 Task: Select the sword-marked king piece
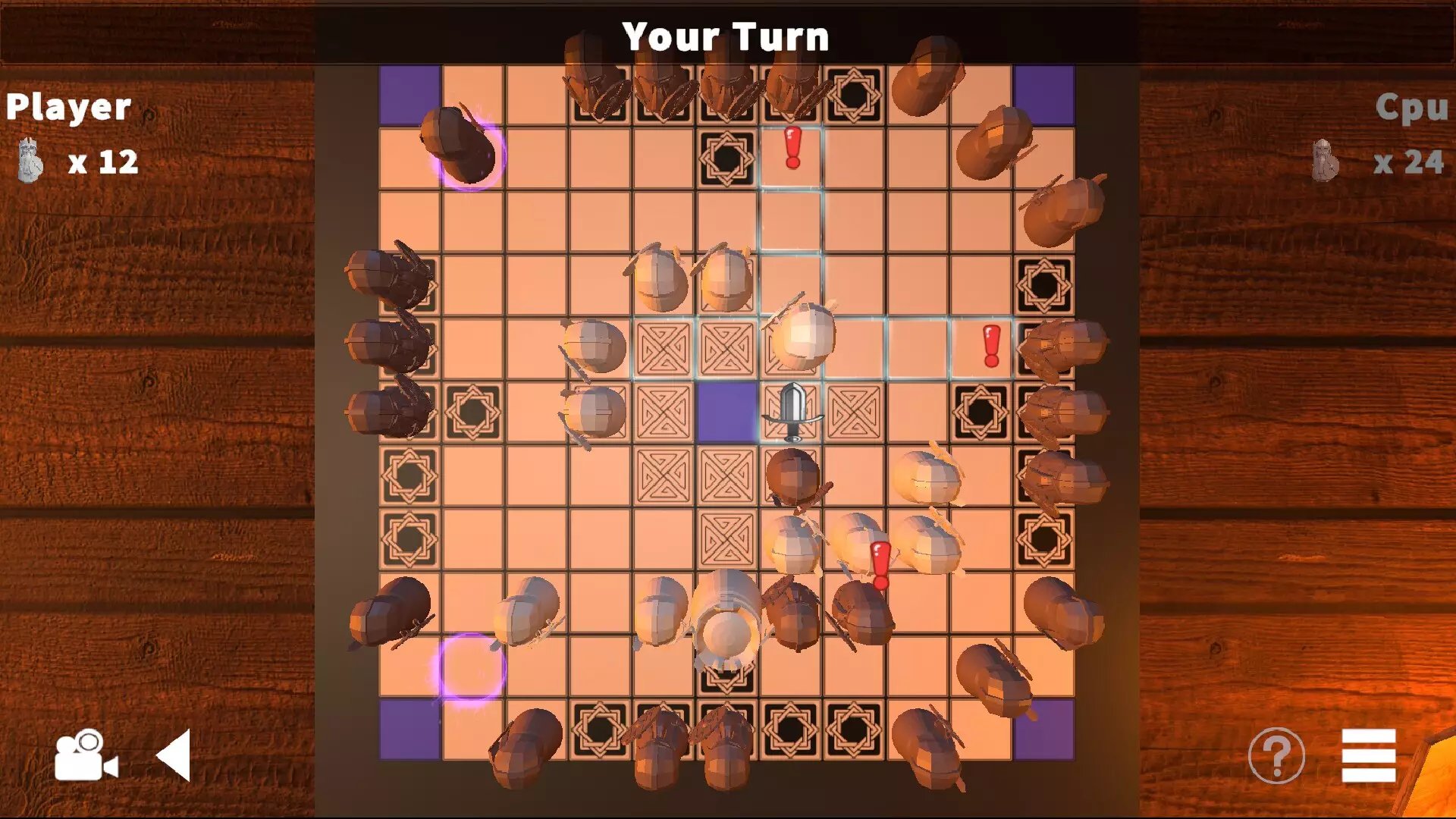point(792,413)
